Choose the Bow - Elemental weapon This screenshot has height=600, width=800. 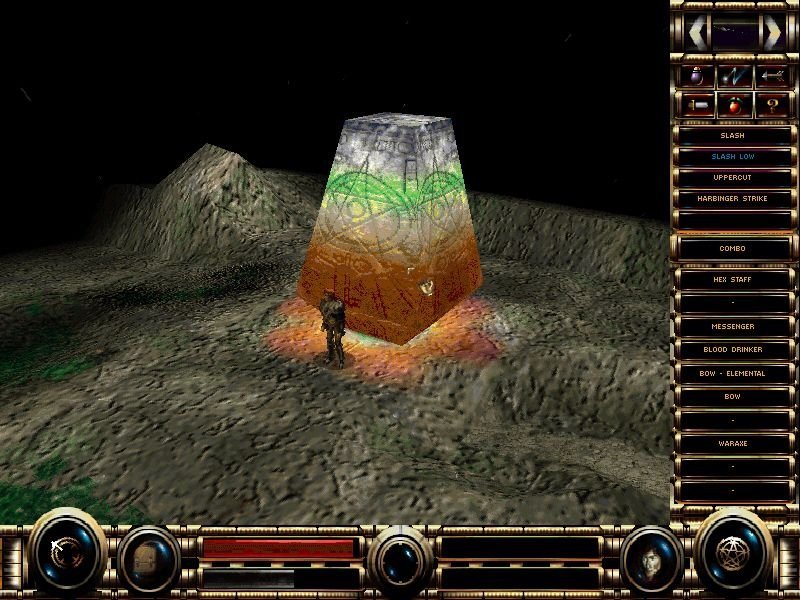pos(732,373)
